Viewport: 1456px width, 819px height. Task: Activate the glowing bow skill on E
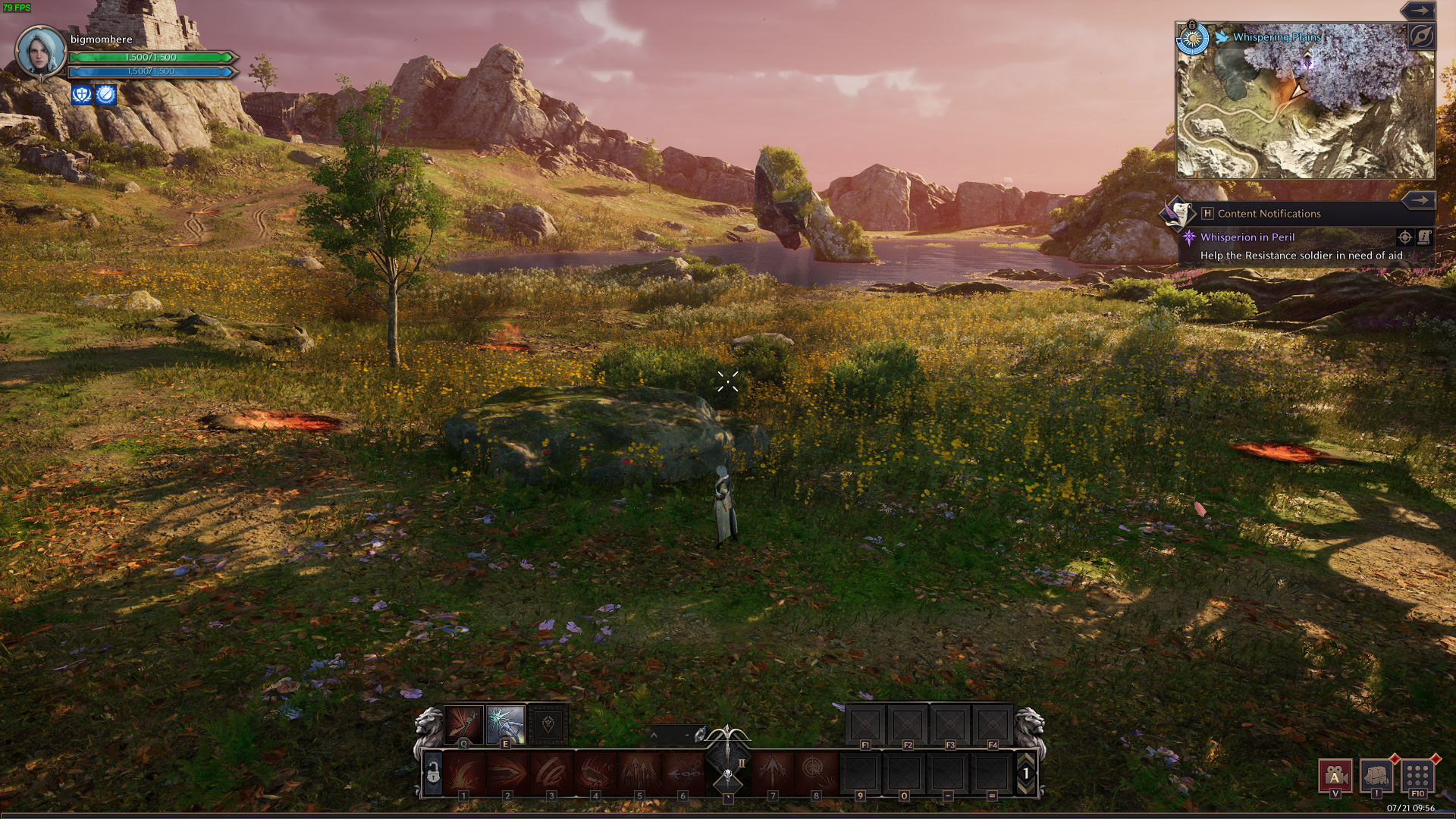click(x=506, y=724)
